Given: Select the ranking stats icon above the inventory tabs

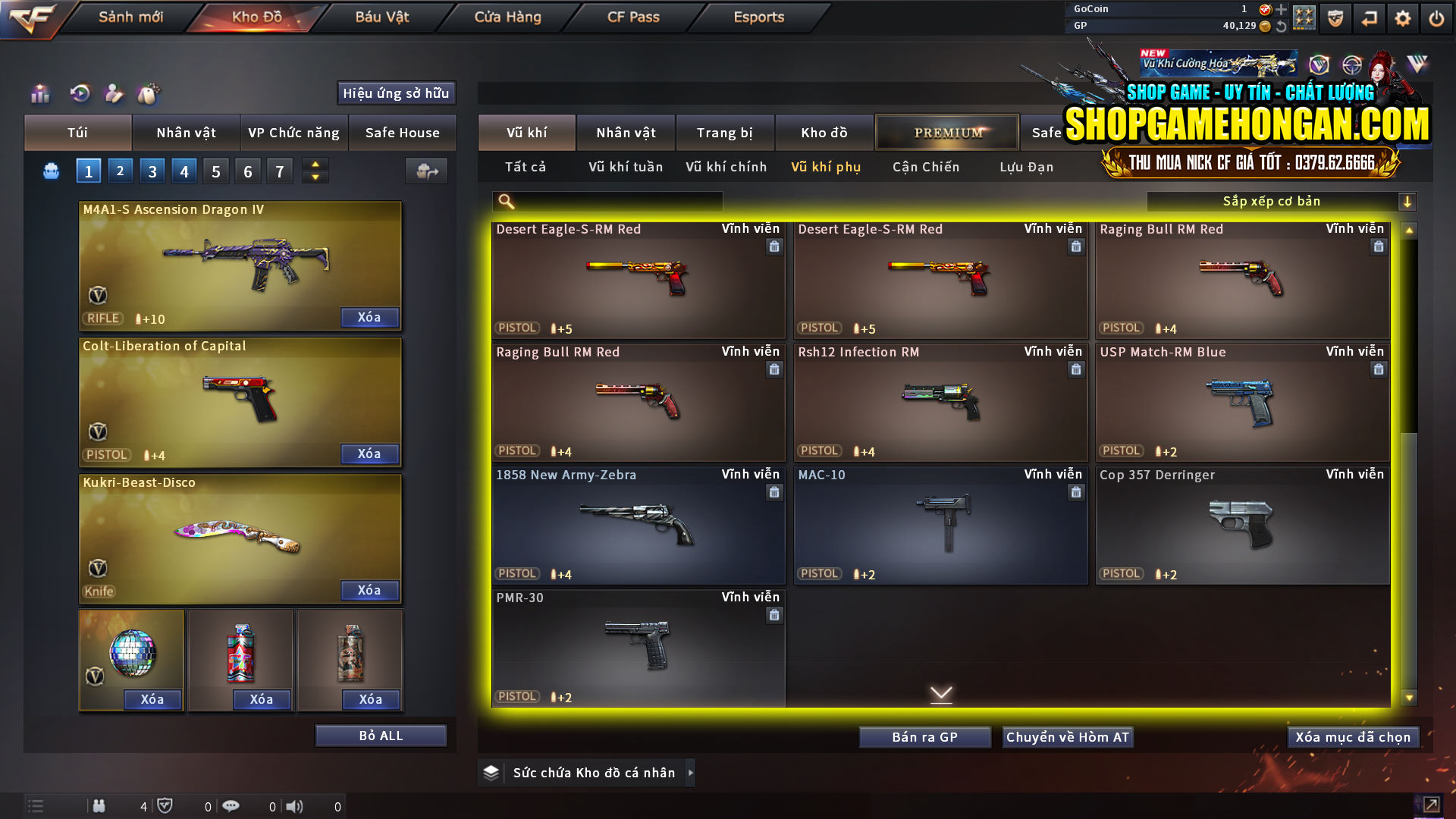Looking at the screenshot, I should pos(39,94).
